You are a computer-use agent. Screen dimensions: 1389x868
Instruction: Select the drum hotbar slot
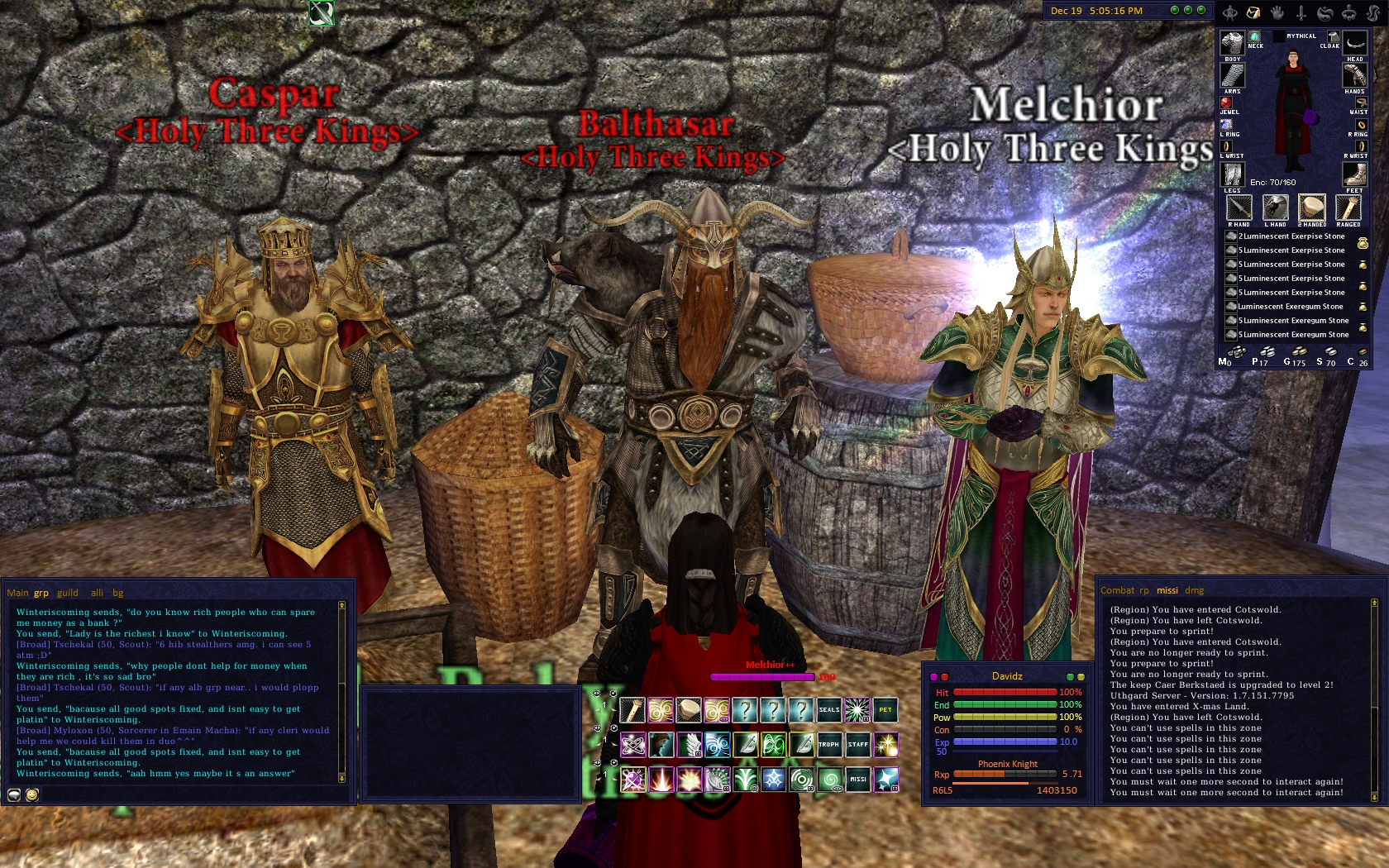click(689, 710)
